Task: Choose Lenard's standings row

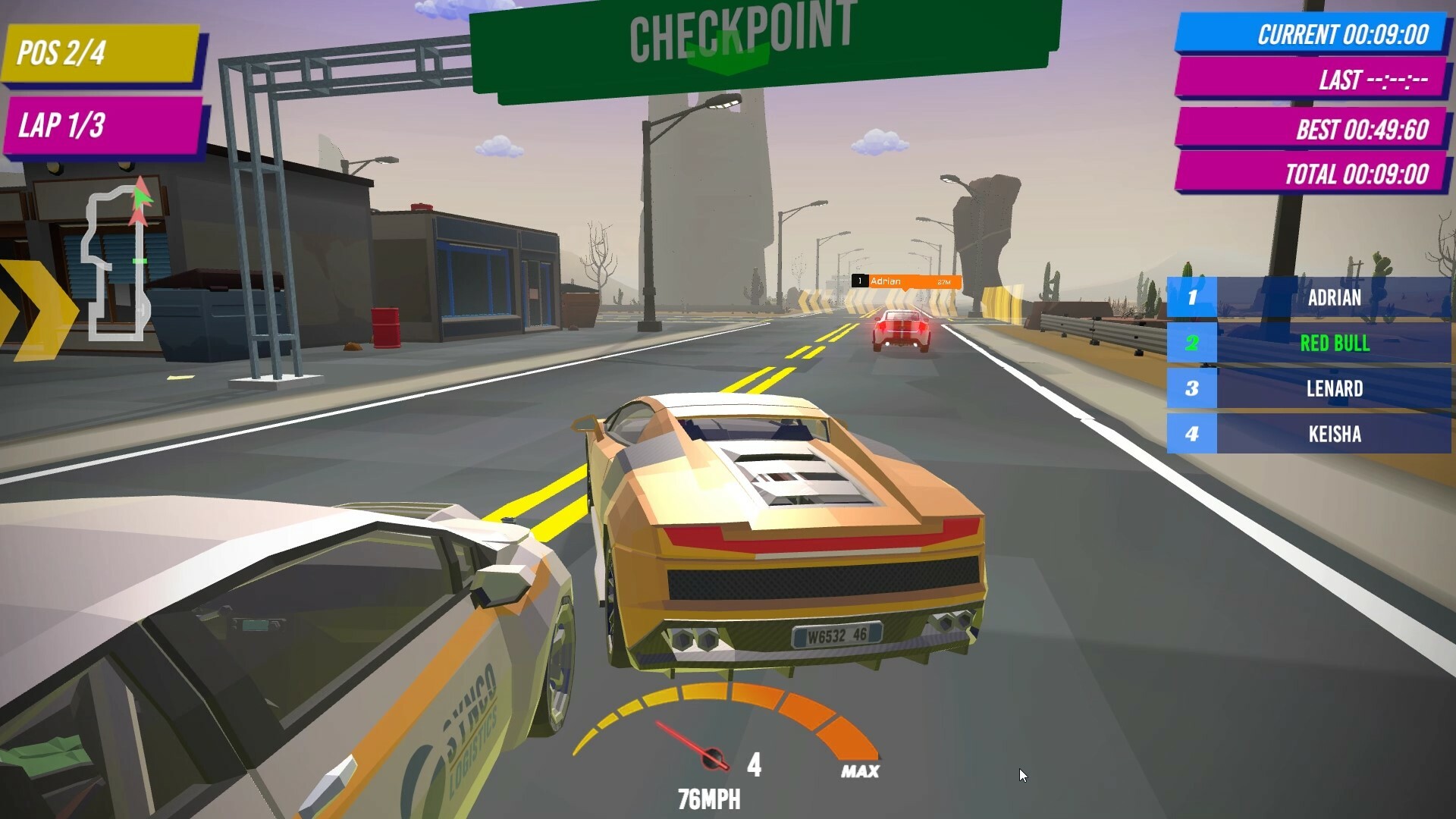Action: click(x=1308, y=388)
